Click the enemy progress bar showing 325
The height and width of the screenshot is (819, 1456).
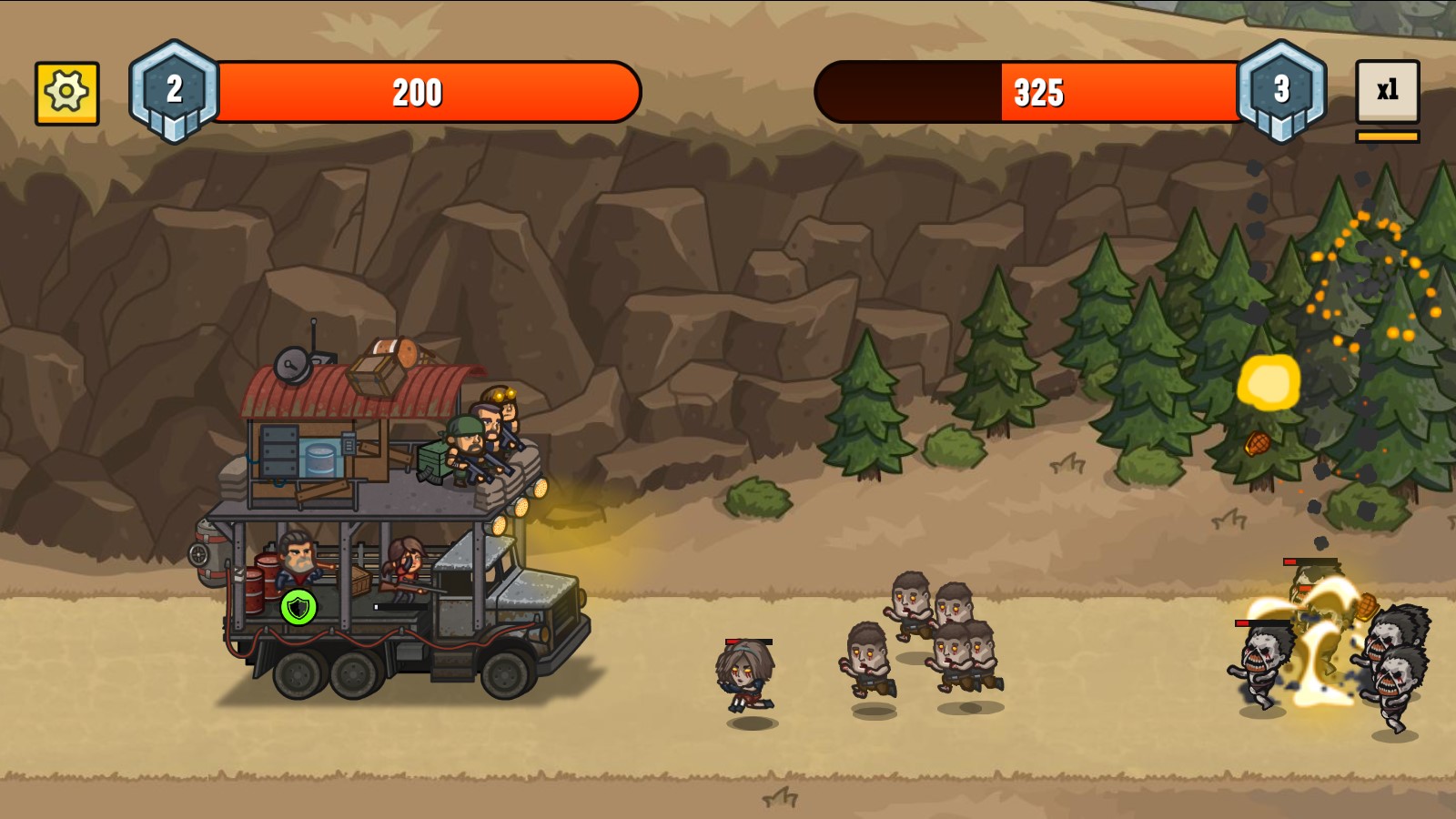point(1037,91)
